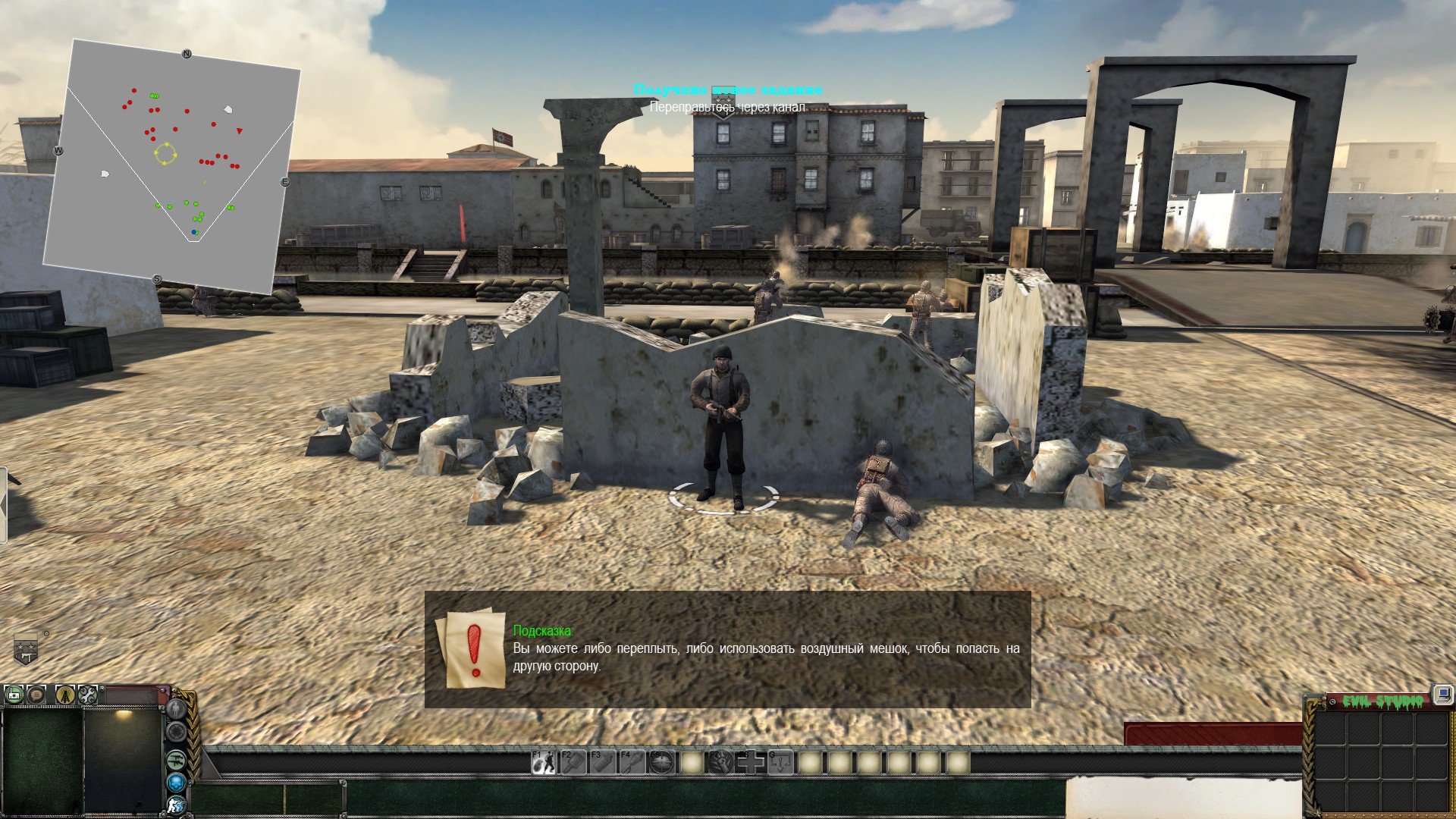
Task: Activate the blue skull button
Action: pos(176,781)
